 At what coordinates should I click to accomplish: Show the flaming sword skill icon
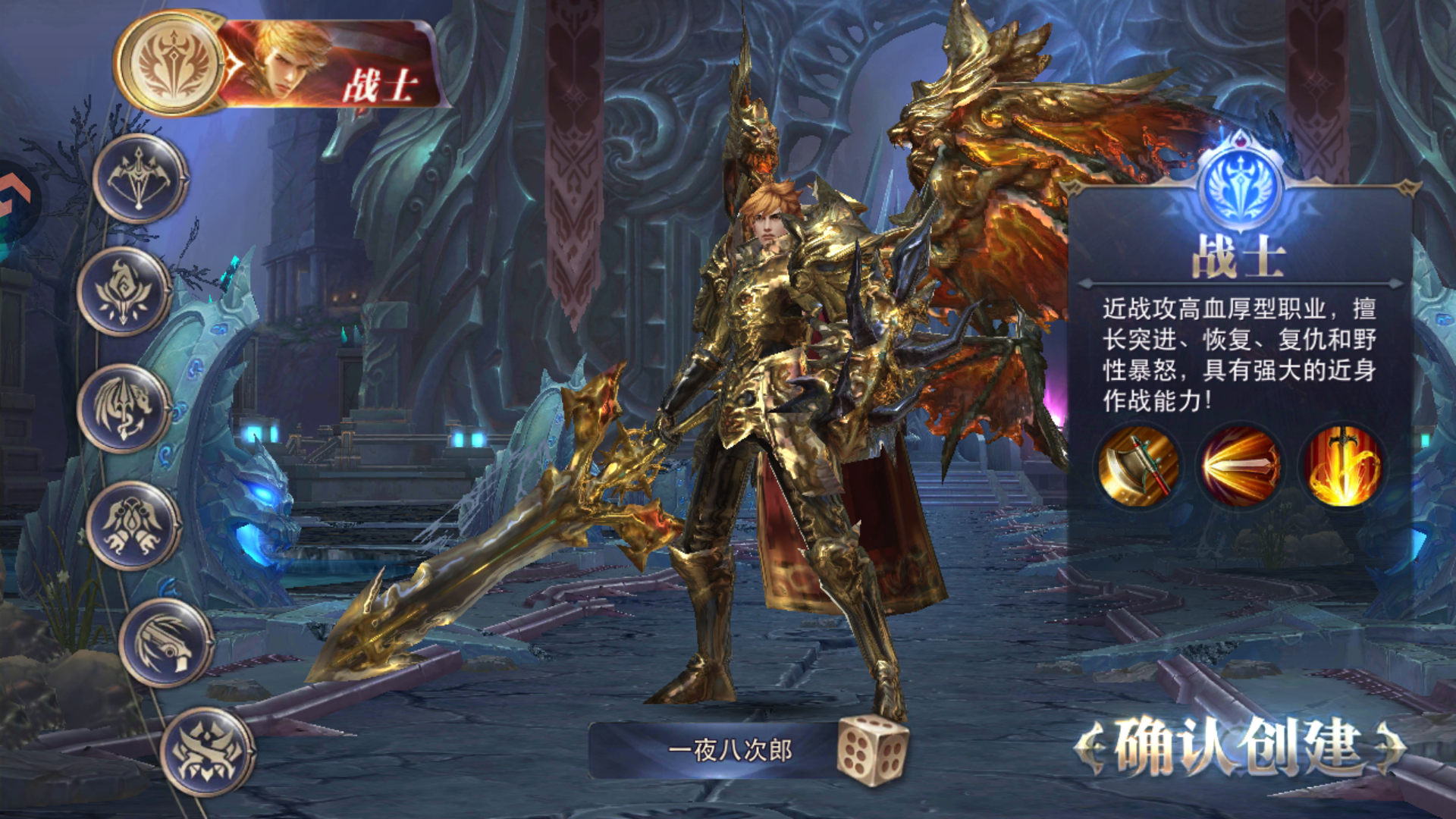[x=1341, y=466]
